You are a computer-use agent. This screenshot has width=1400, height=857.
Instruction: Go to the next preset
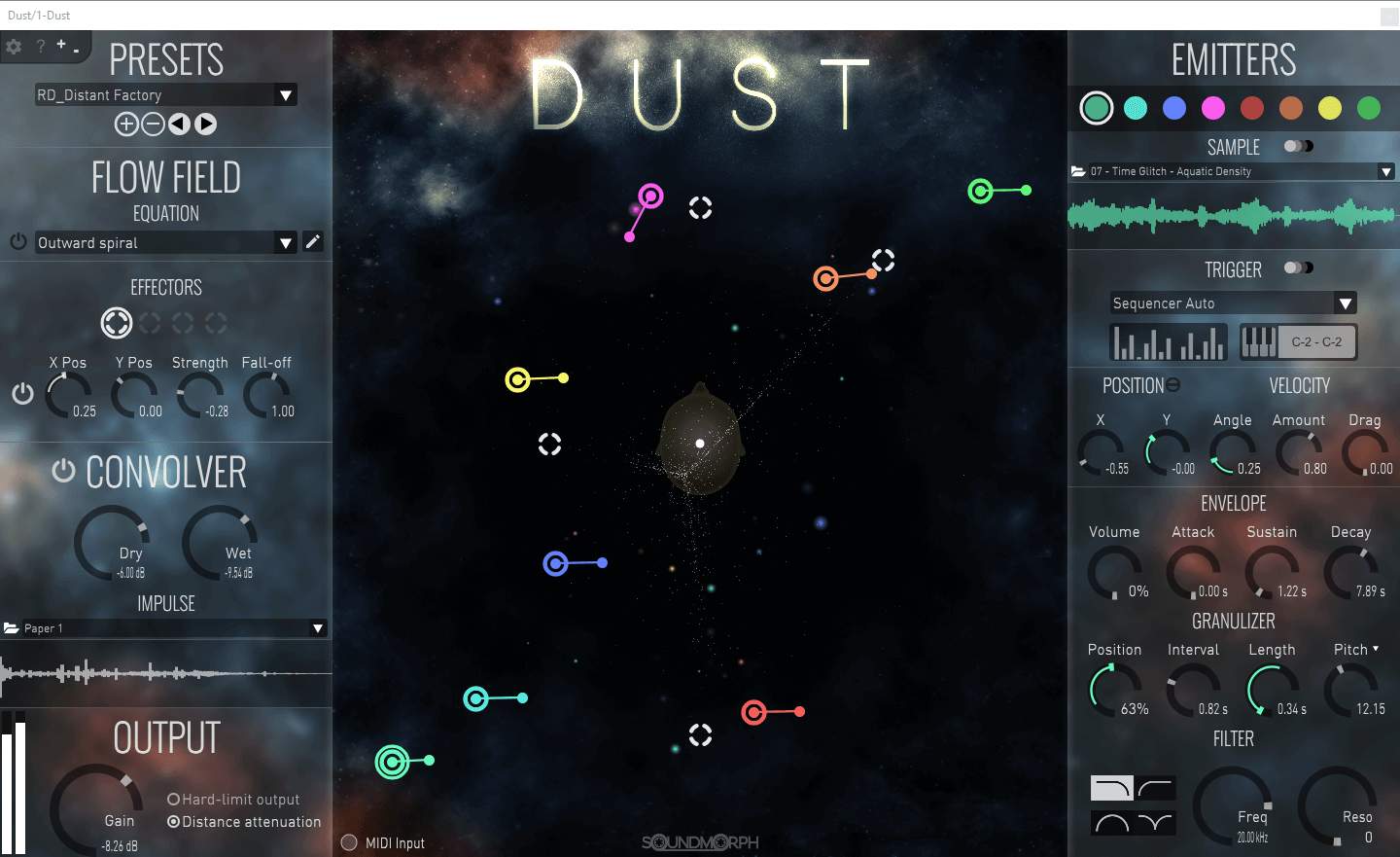coord(205,124)
